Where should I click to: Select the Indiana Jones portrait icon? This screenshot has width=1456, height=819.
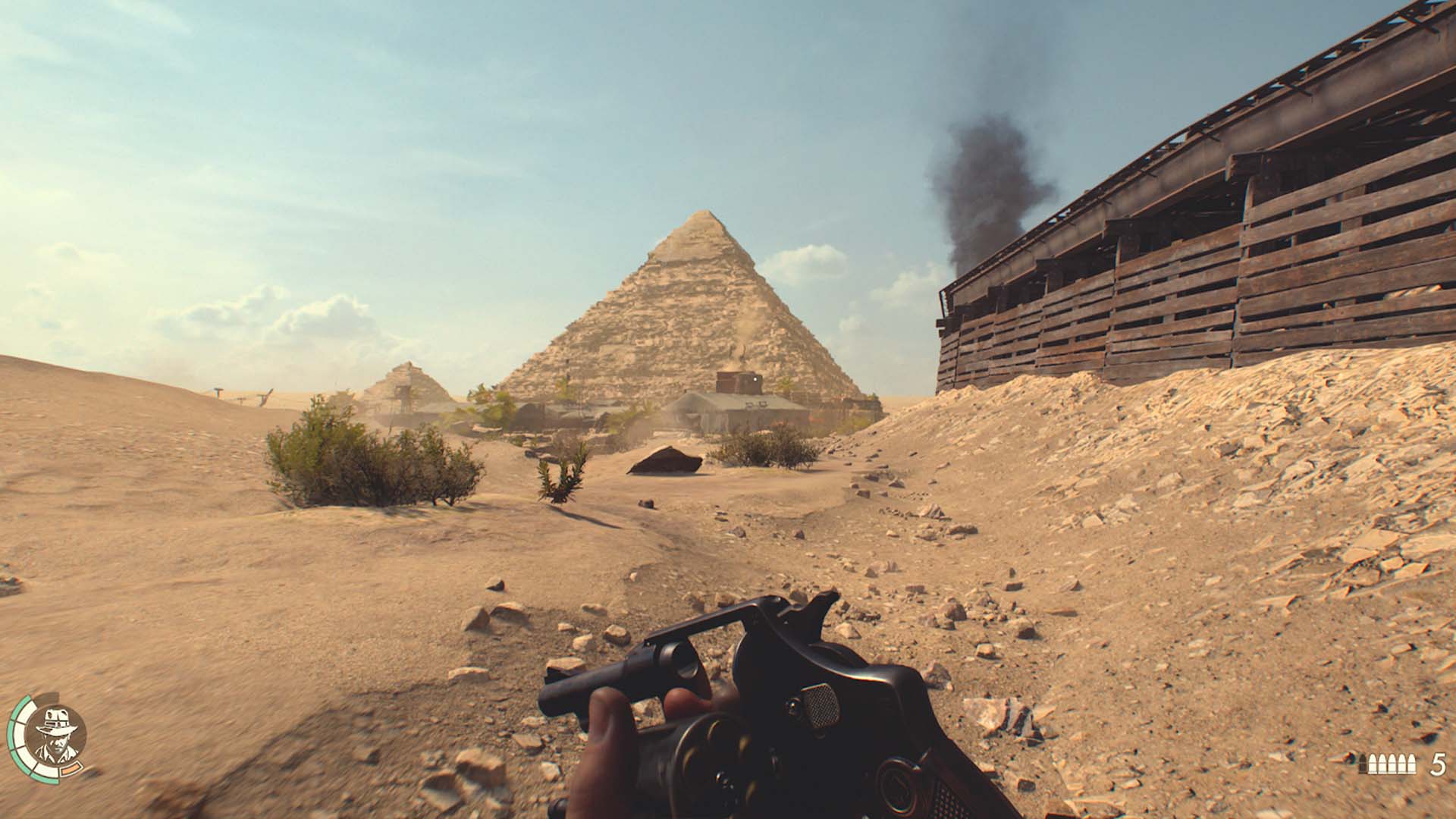56,734
